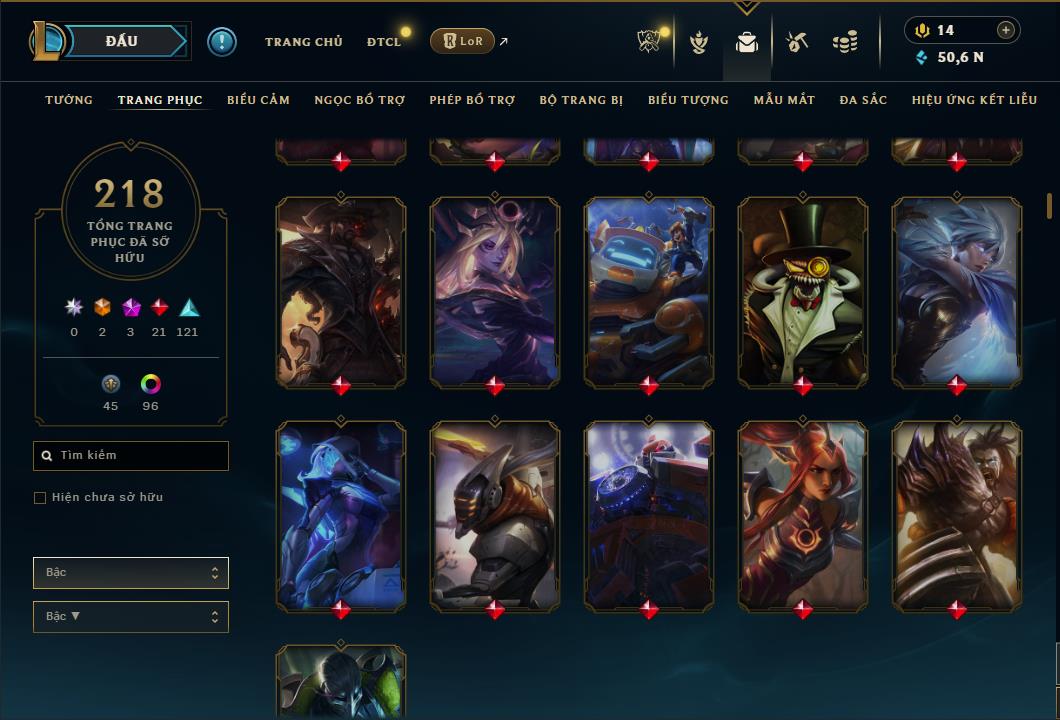Toggle the Hiện chưa sở hữu checkbox

pyautogui.click(x=40, y=498)
